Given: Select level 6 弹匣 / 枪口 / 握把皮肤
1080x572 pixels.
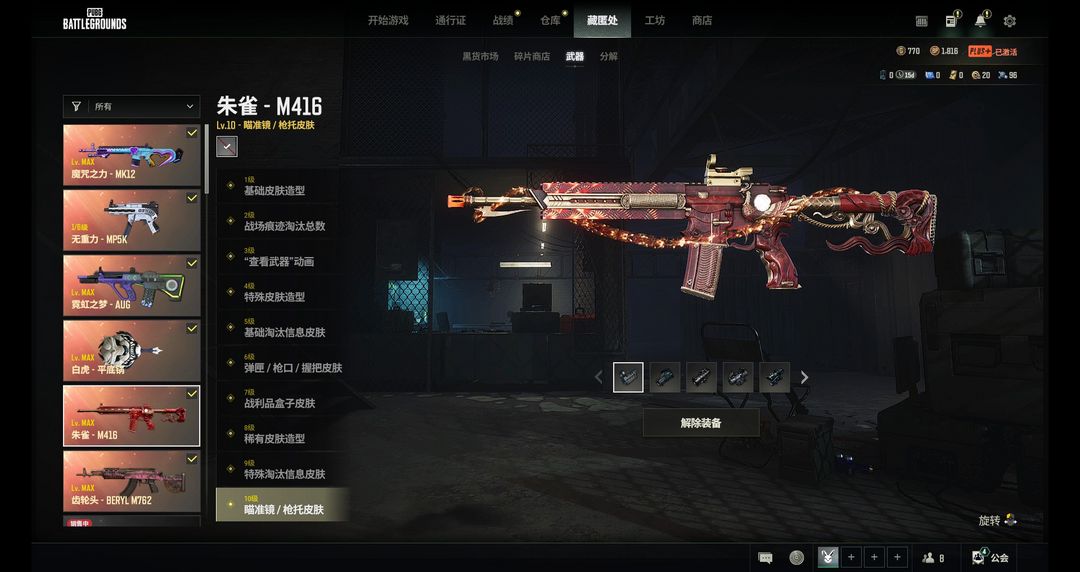Looking at the screenshot, I should [292, 367].
